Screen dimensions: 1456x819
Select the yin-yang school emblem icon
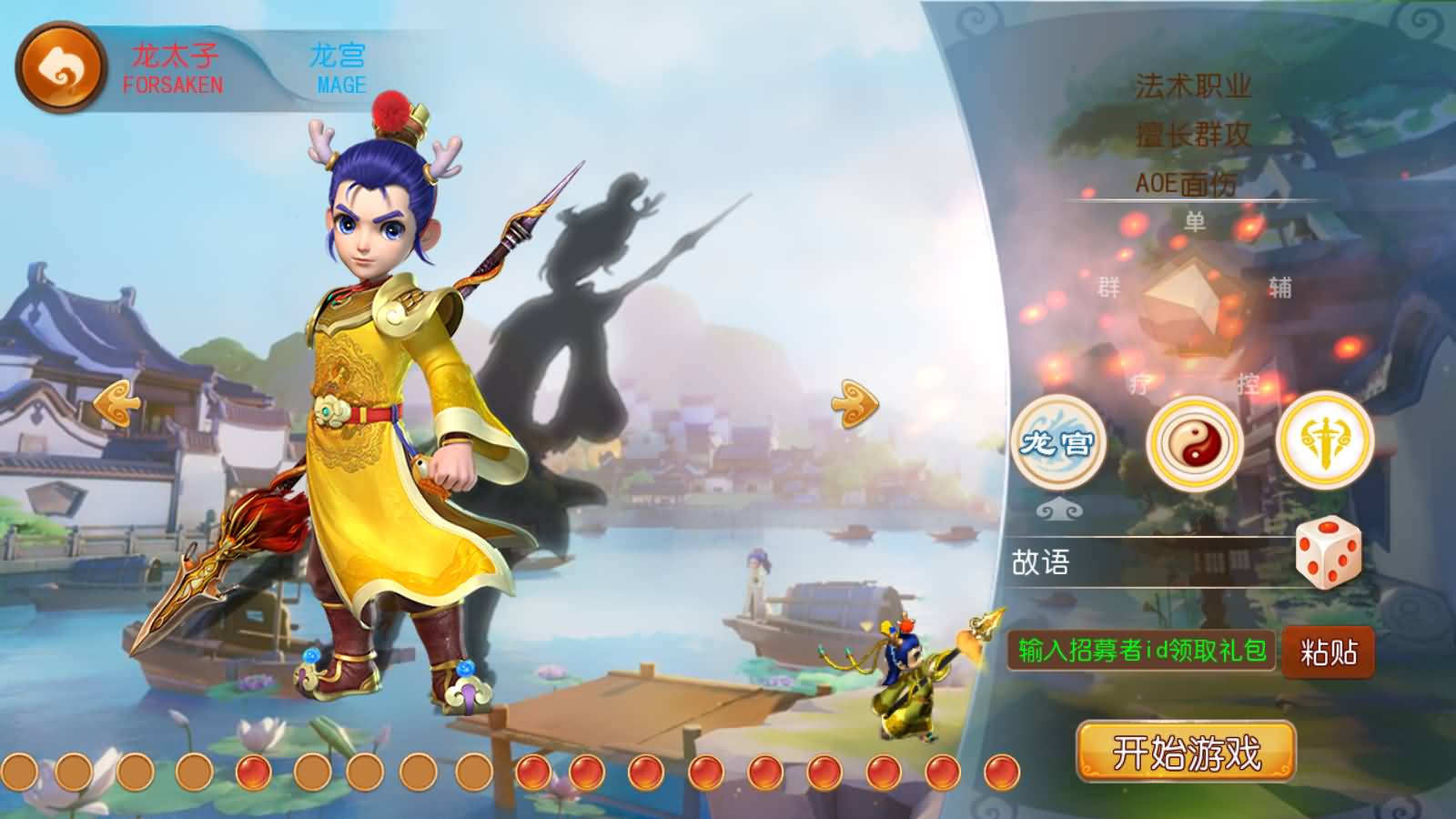pyautogui.click(x=1193, y=445)
